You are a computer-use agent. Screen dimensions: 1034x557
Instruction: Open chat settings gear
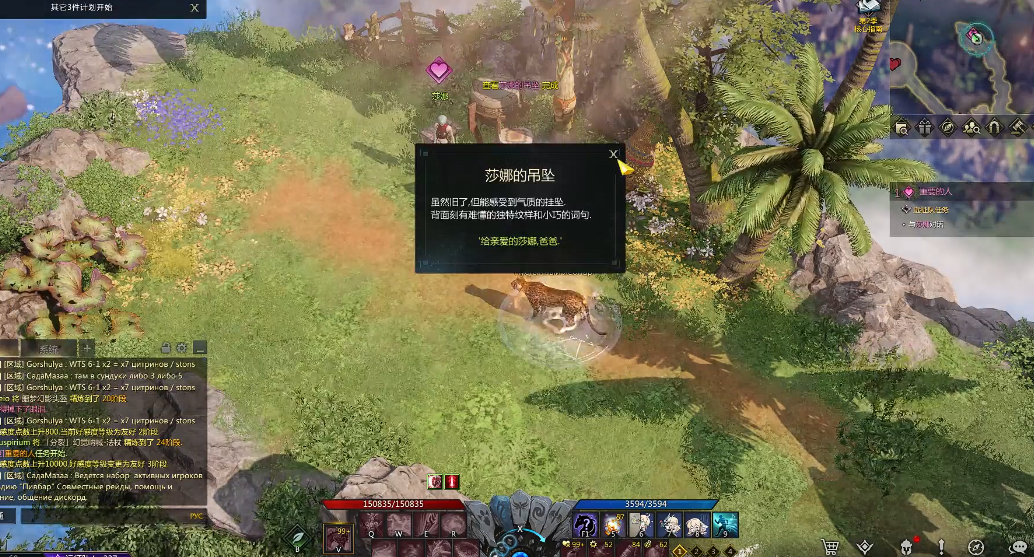pos(182,348)
